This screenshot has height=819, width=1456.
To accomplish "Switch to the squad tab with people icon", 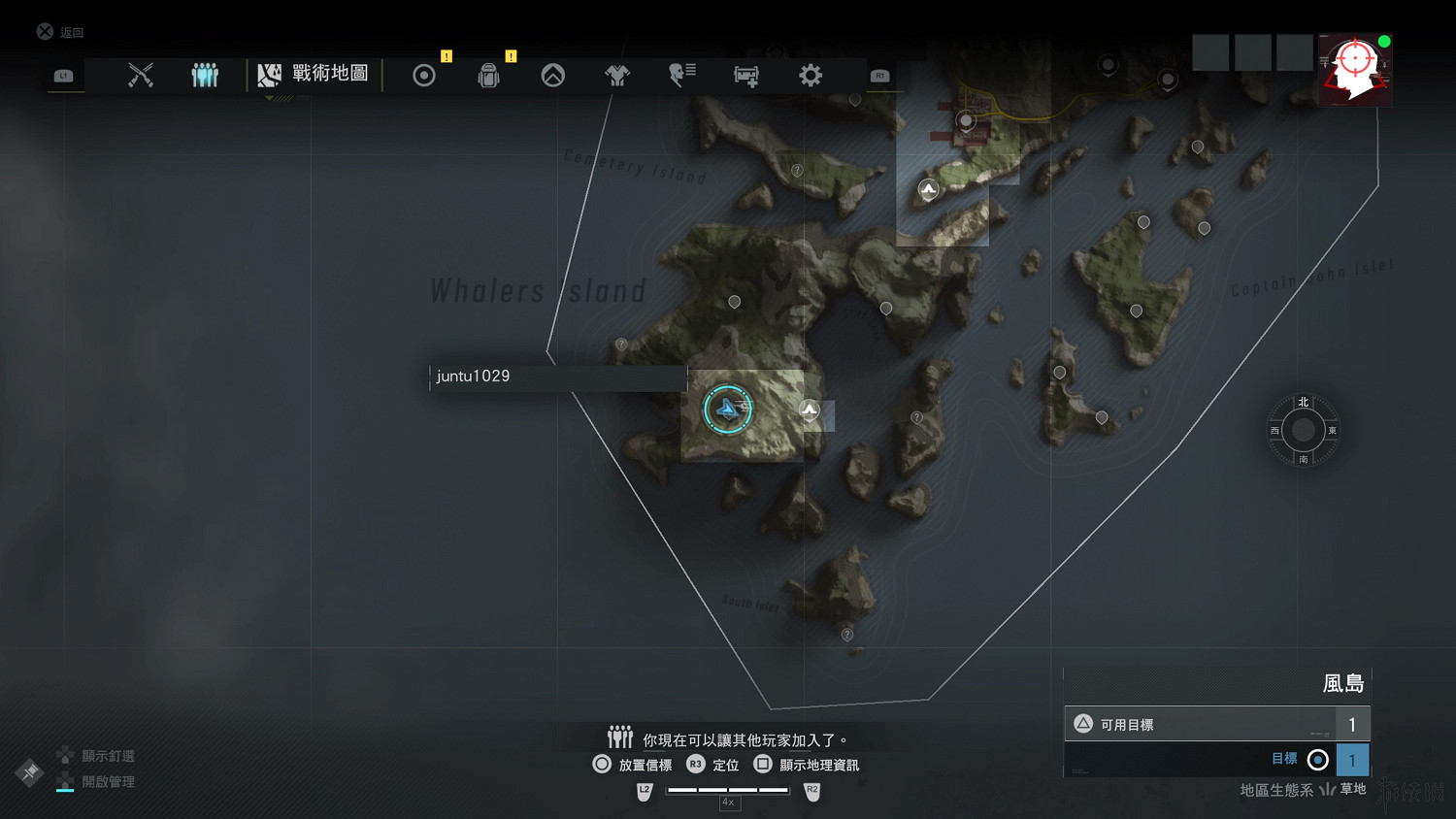I will (x=205, y=75).
